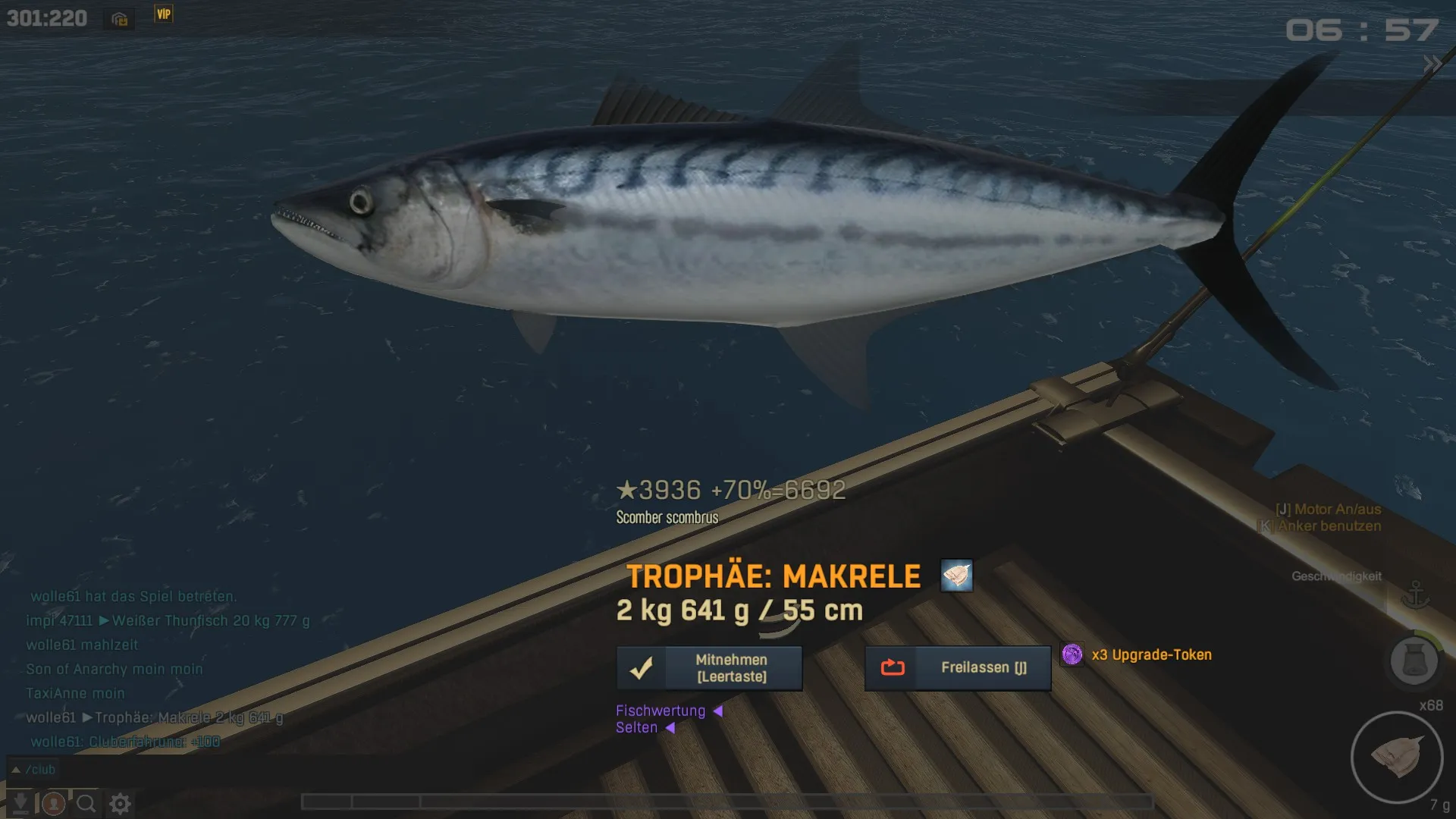Open the player profile avatar icon
This screenshot has height=819, width=1456.
click(53, 803)
